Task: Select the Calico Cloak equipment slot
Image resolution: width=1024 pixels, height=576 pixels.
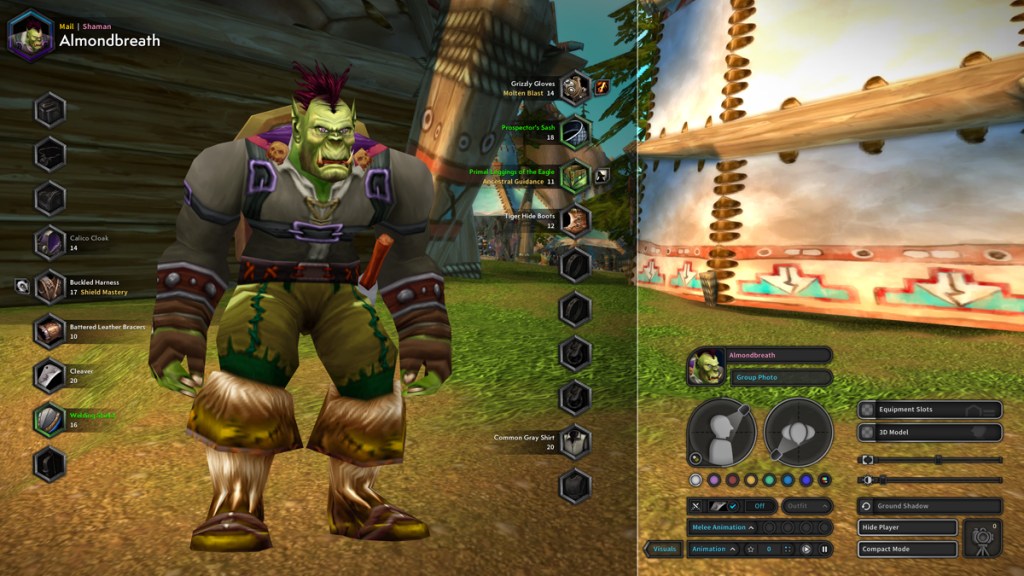Action: (x=50, y=242)
